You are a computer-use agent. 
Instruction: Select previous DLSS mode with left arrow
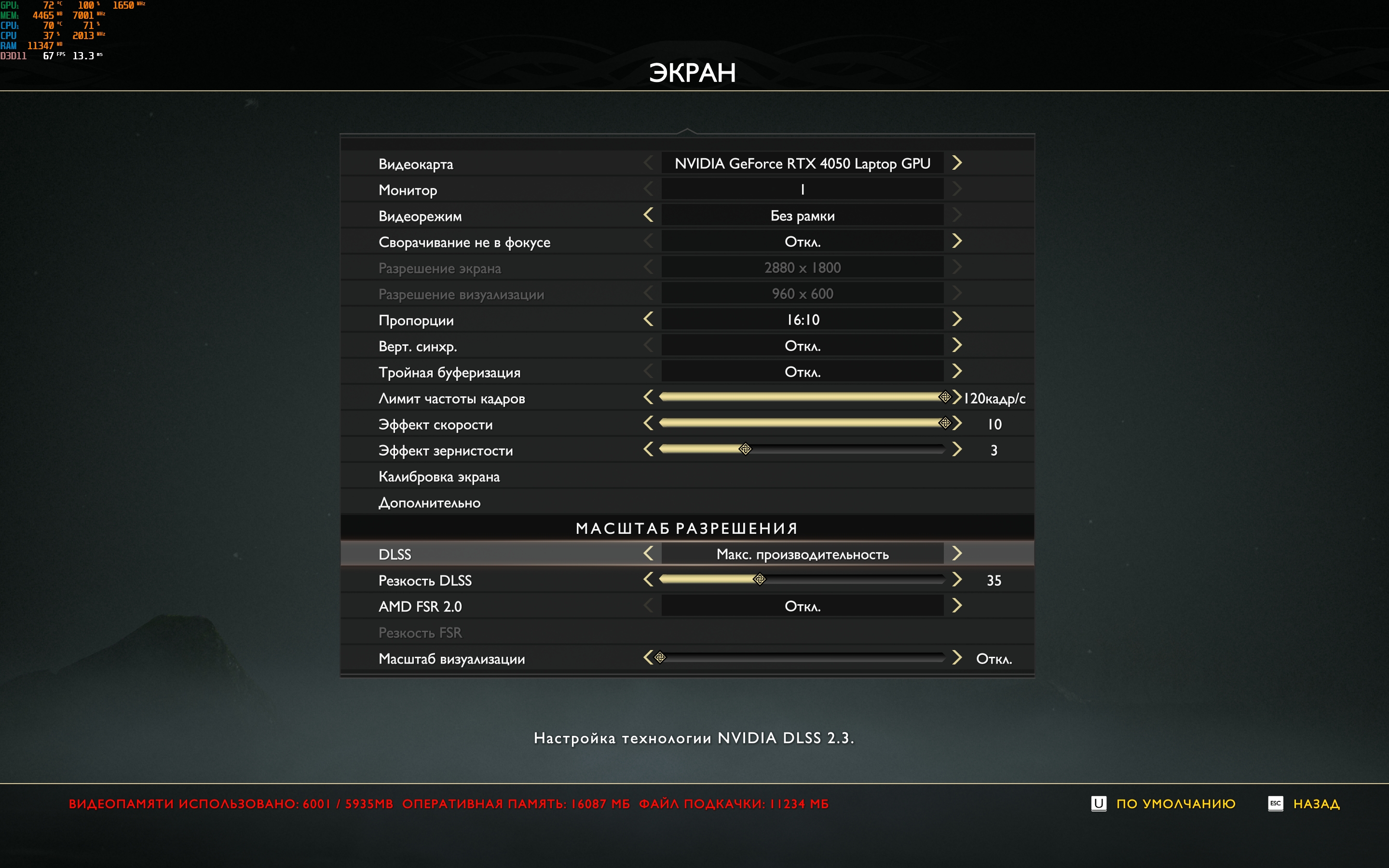tap(649, 554)
